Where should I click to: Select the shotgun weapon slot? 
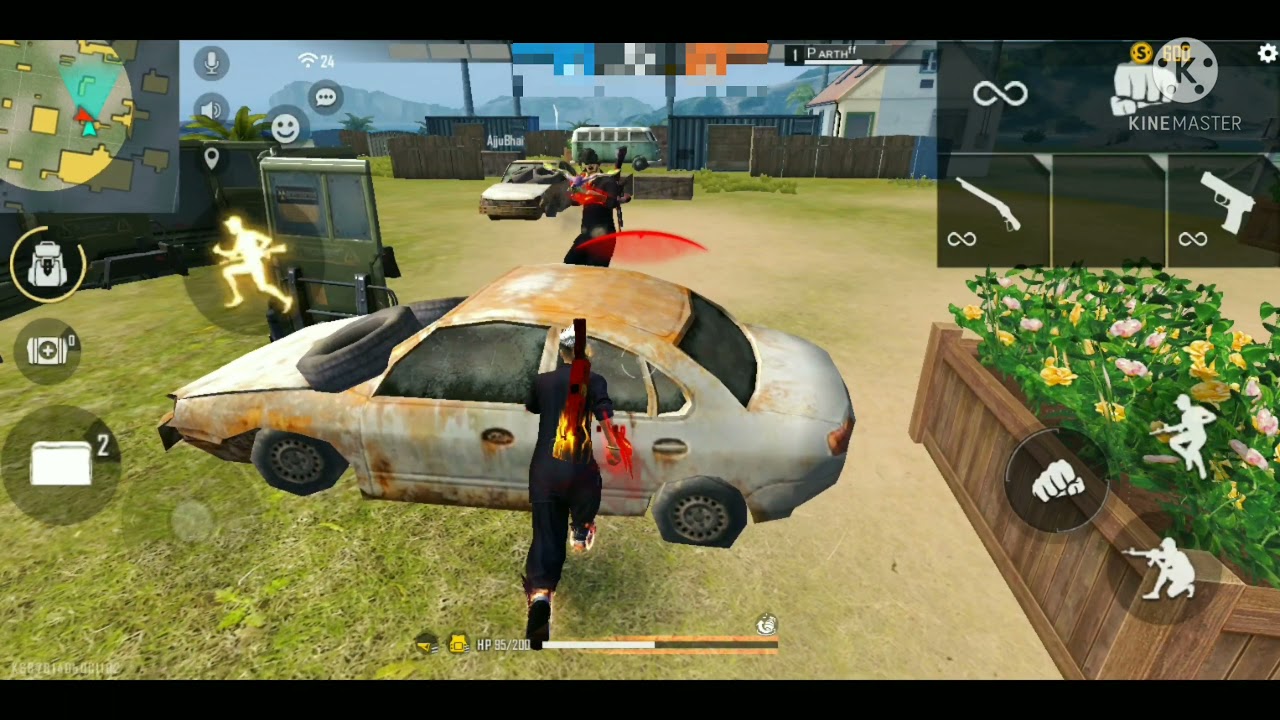click(992, 210)
